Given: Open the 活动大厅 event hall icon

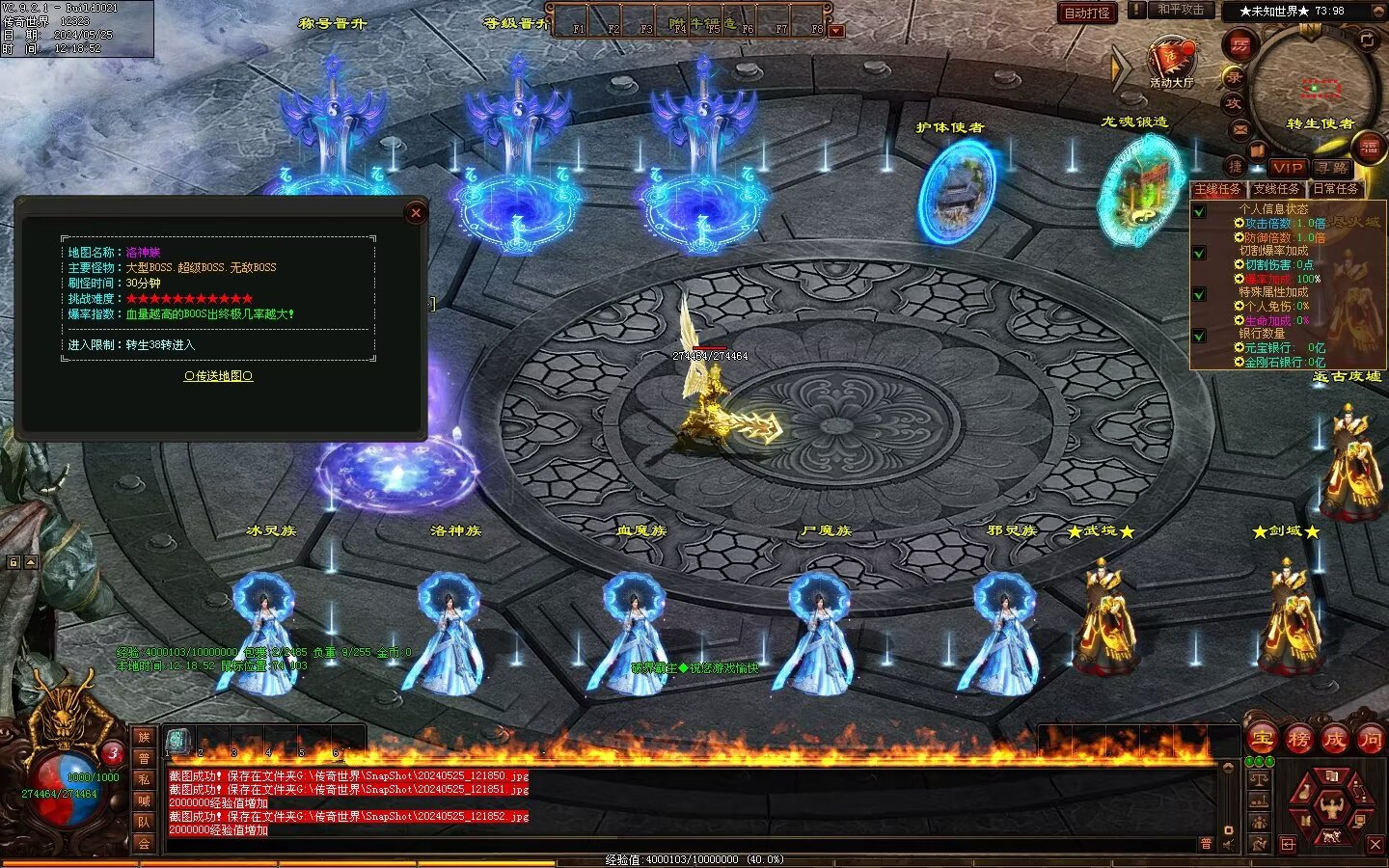Looking at the screenshot, I should (x=1171, y=63).
